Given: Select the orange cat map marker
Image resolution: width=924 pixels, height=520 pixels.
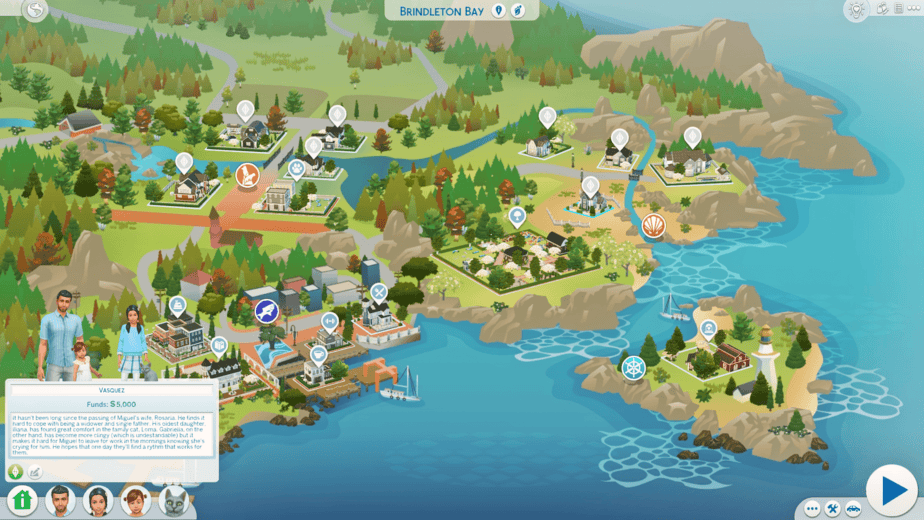Looking at the screenshot, I should (247, 176).
